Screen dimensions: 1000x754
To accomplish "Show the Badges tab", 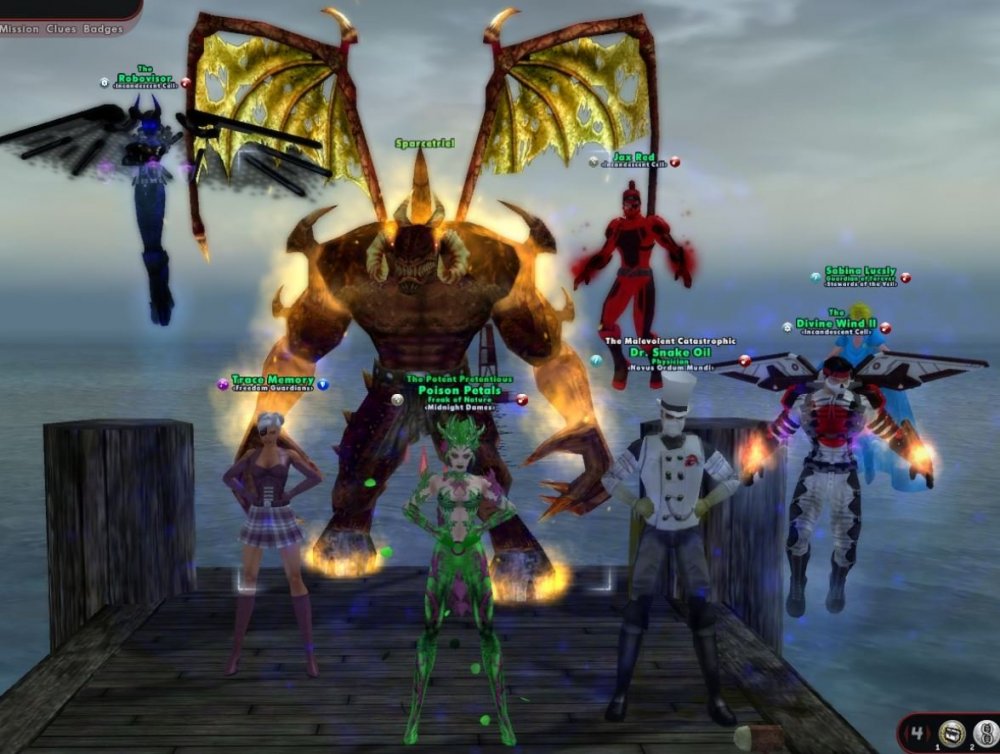I will pos(104,29).
